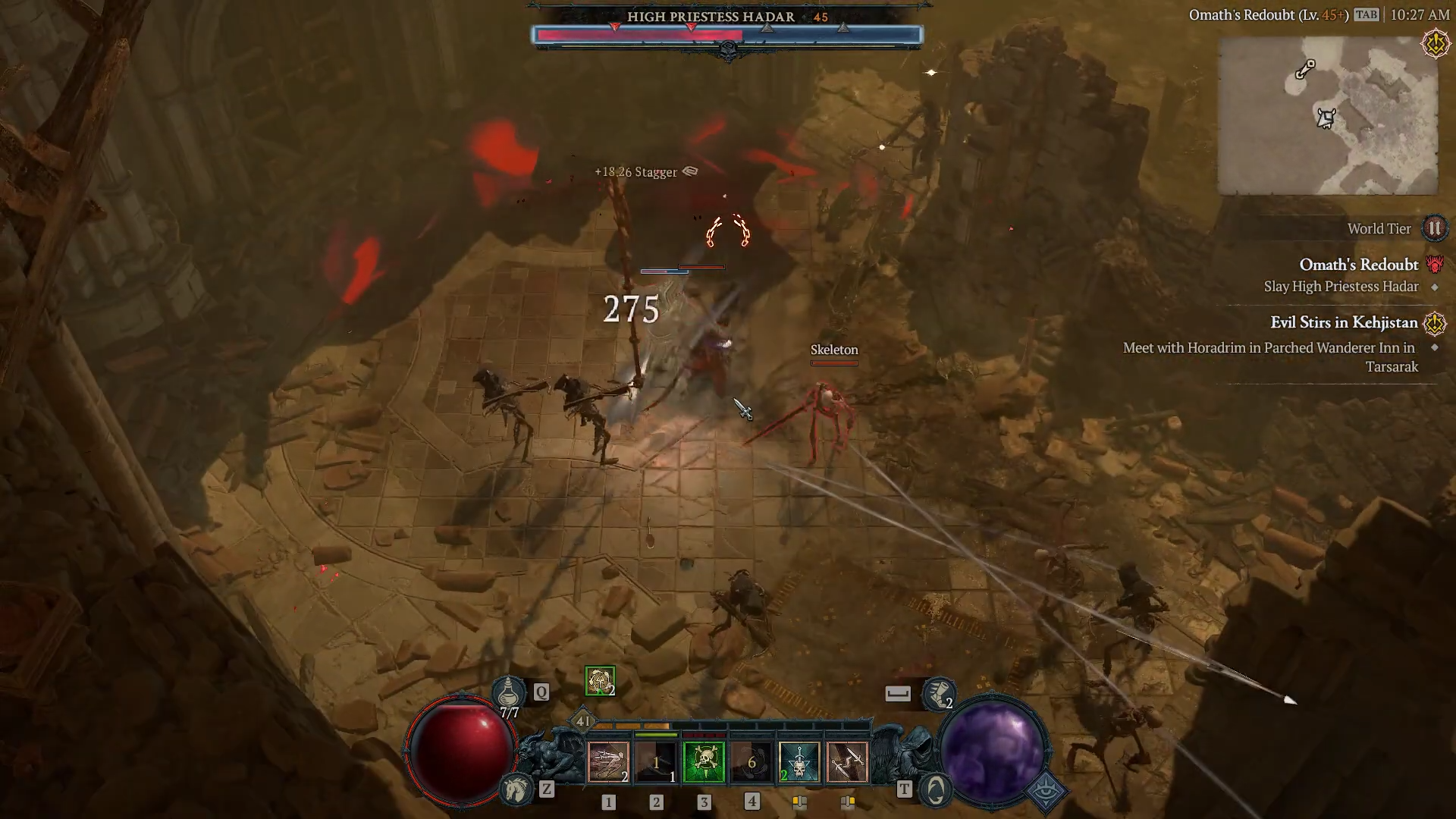Select the Omath's Redoubt objective tracker
This screenshot has height=819, width=1456.
pos(1358,265)
